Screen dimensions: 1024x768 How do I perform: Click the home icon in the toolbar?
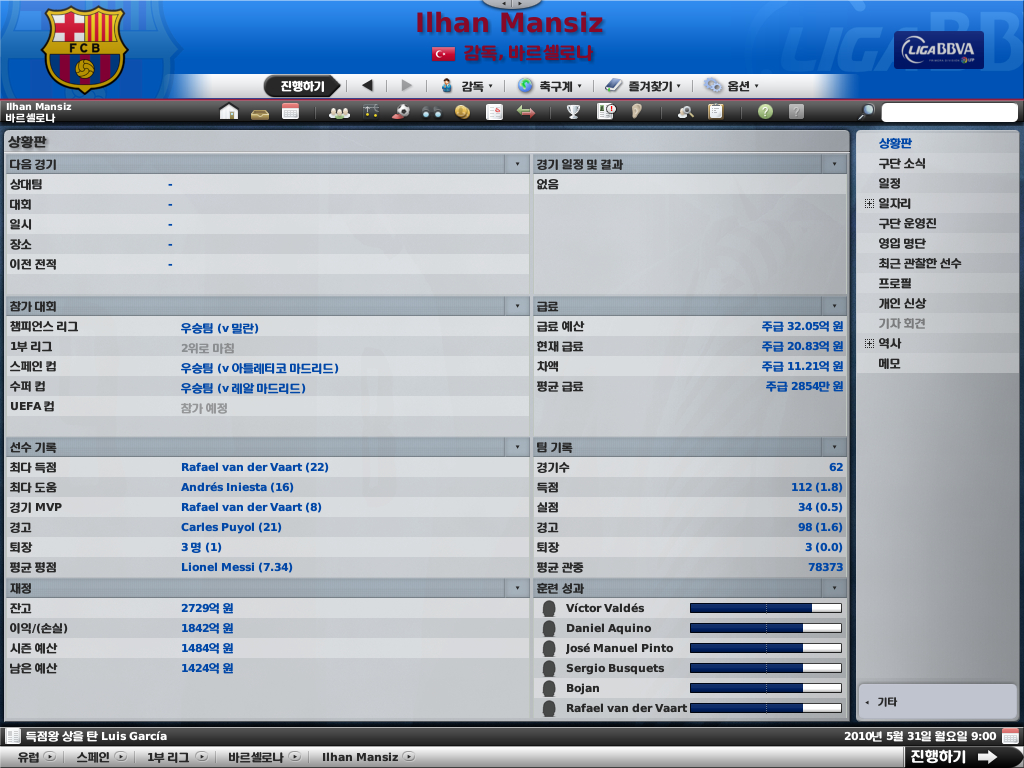229,112
